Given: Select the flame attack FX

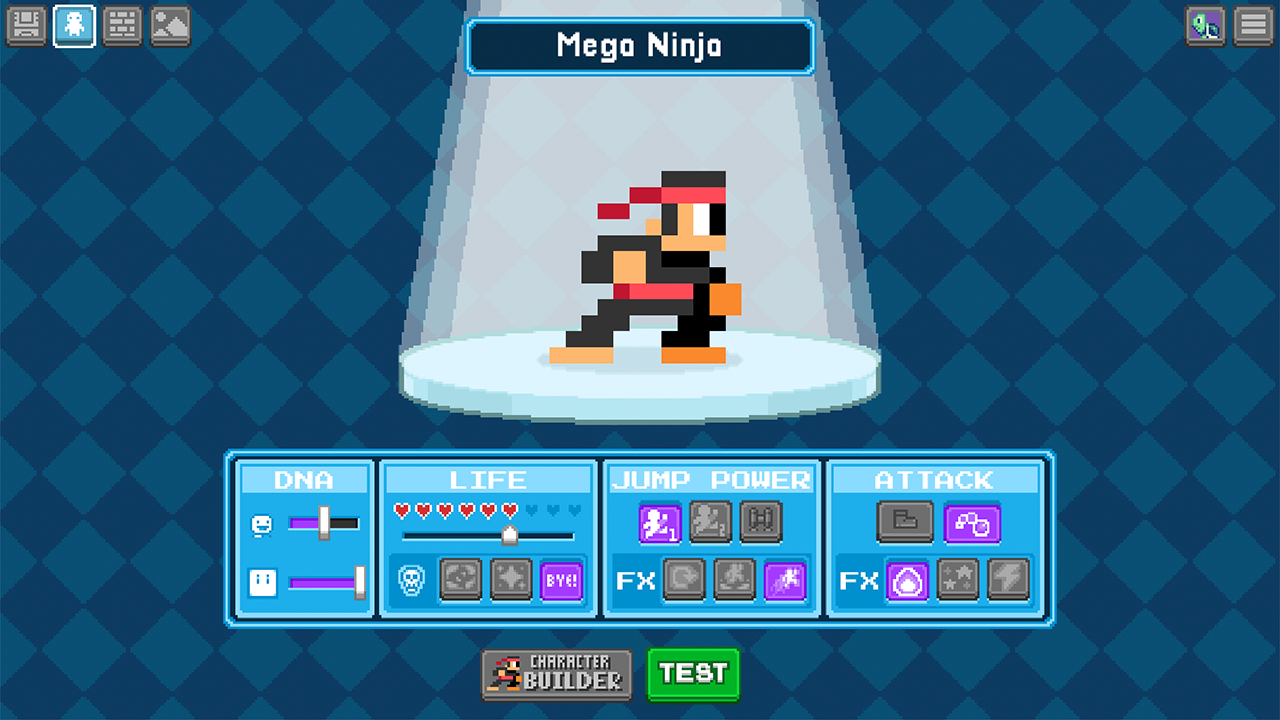Looking at the screenshot, I should pyautogui.click(x=907, y=580).
